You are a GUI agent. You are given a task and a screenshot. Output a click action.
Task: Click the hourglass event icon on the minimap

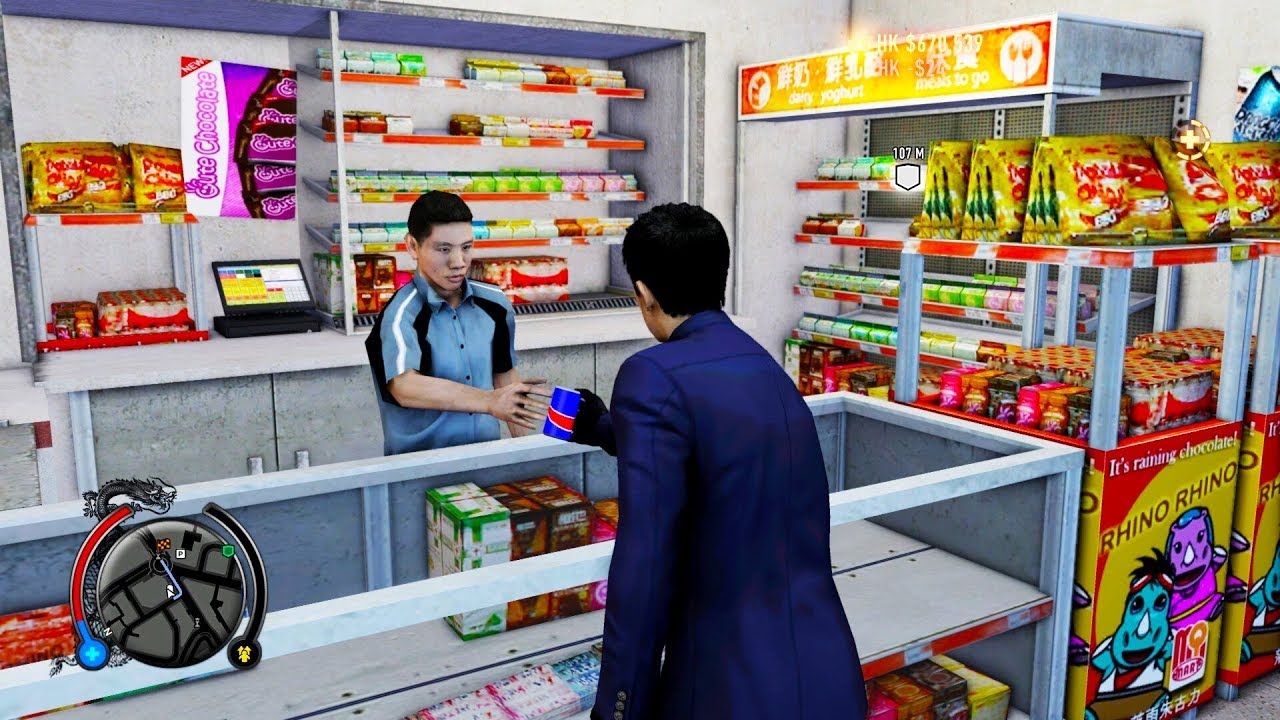[195, 622]
